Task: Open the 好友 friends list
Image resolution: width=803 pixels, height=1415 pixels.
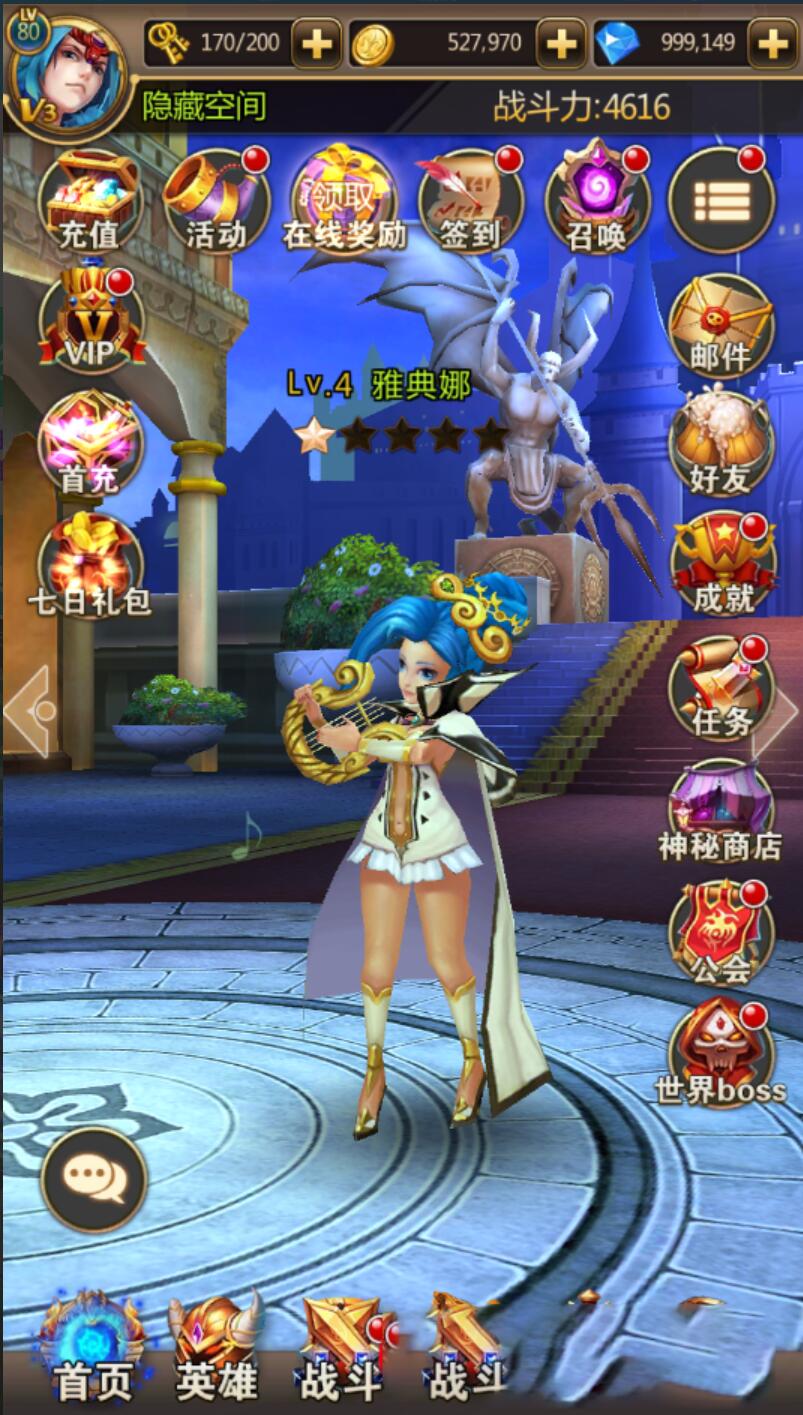Action: pos(721,445)
